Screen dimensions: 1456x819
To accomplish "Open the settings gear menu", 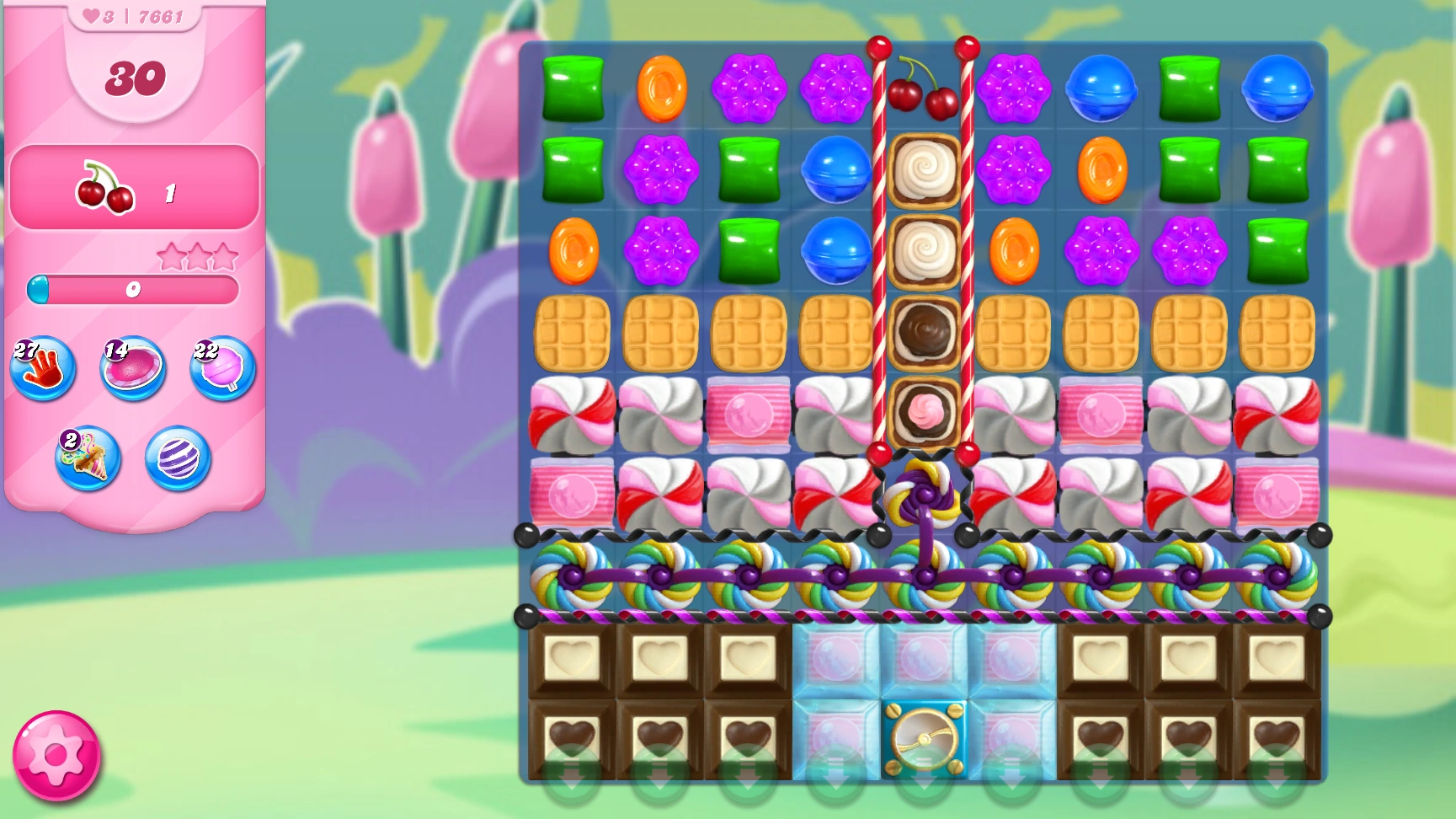I will coord(55,756).
